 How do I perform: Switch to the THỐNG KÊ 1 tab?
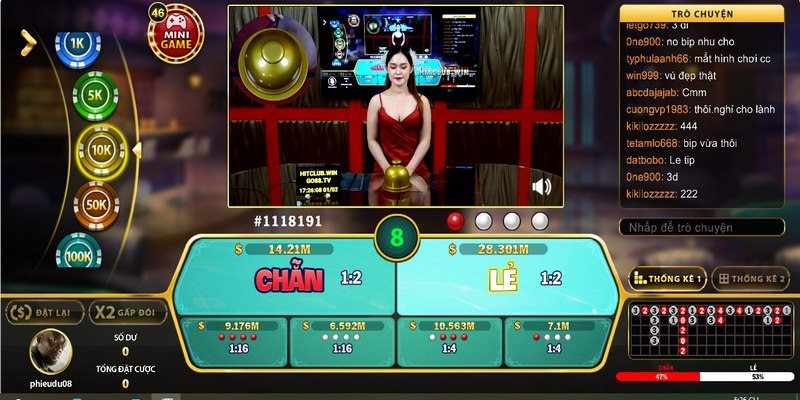(x=667, y=279)
